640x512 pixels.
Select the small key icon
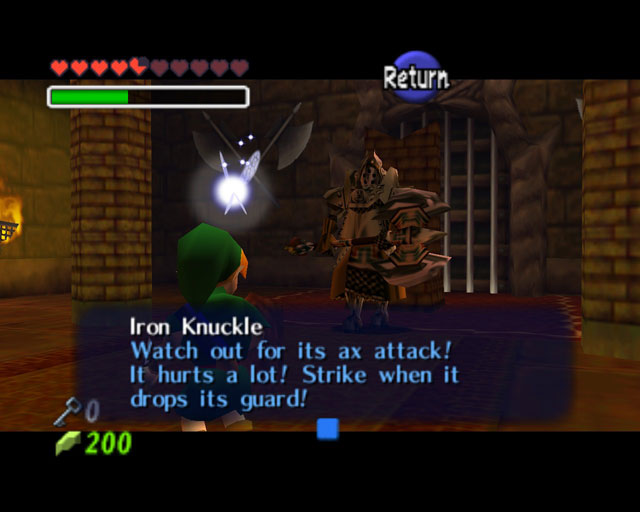pyautogui.click(x=68, y=409)
